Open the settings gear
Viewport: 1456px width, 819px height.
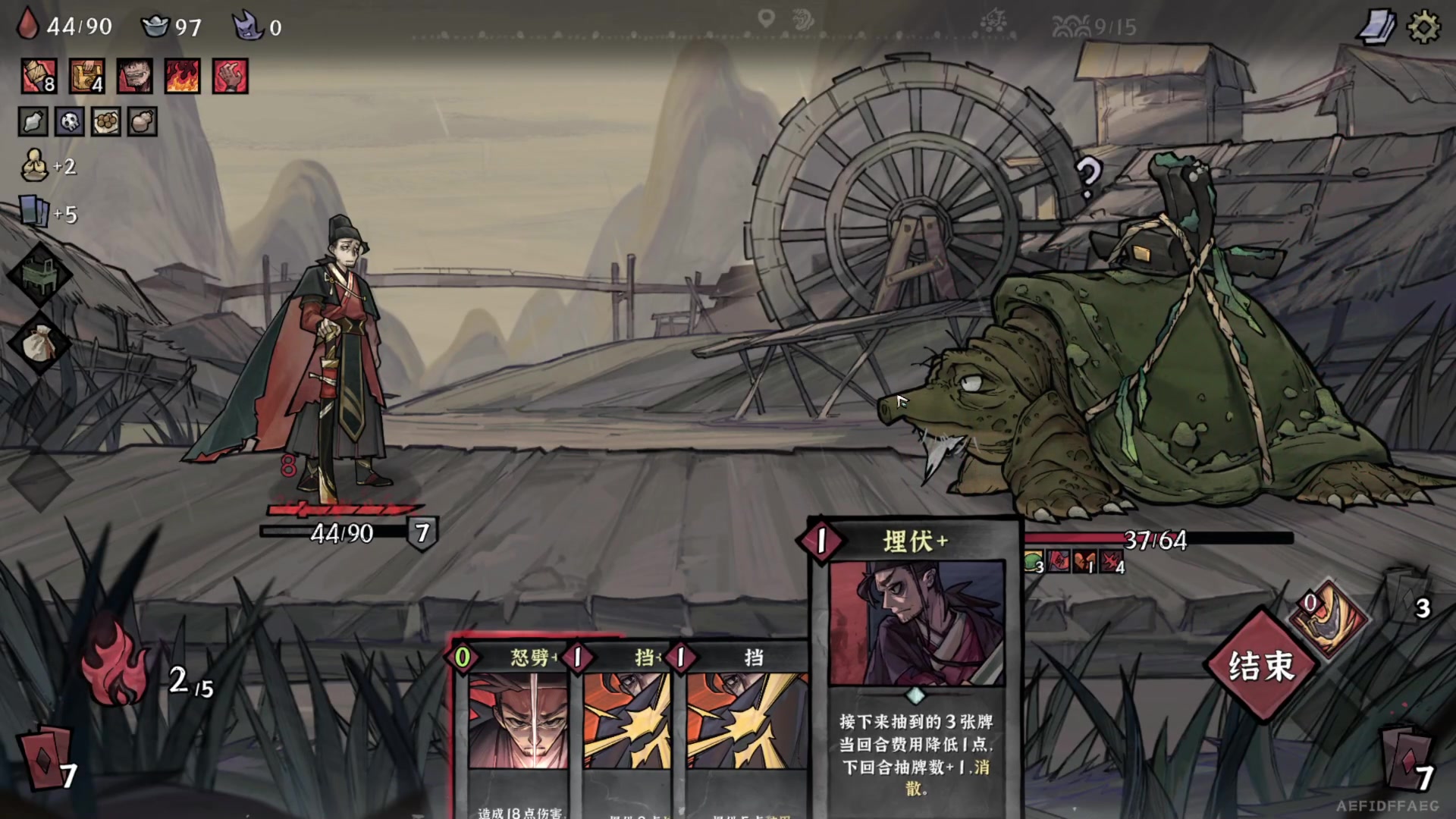pyautogui.click(x=1423, y=27)
